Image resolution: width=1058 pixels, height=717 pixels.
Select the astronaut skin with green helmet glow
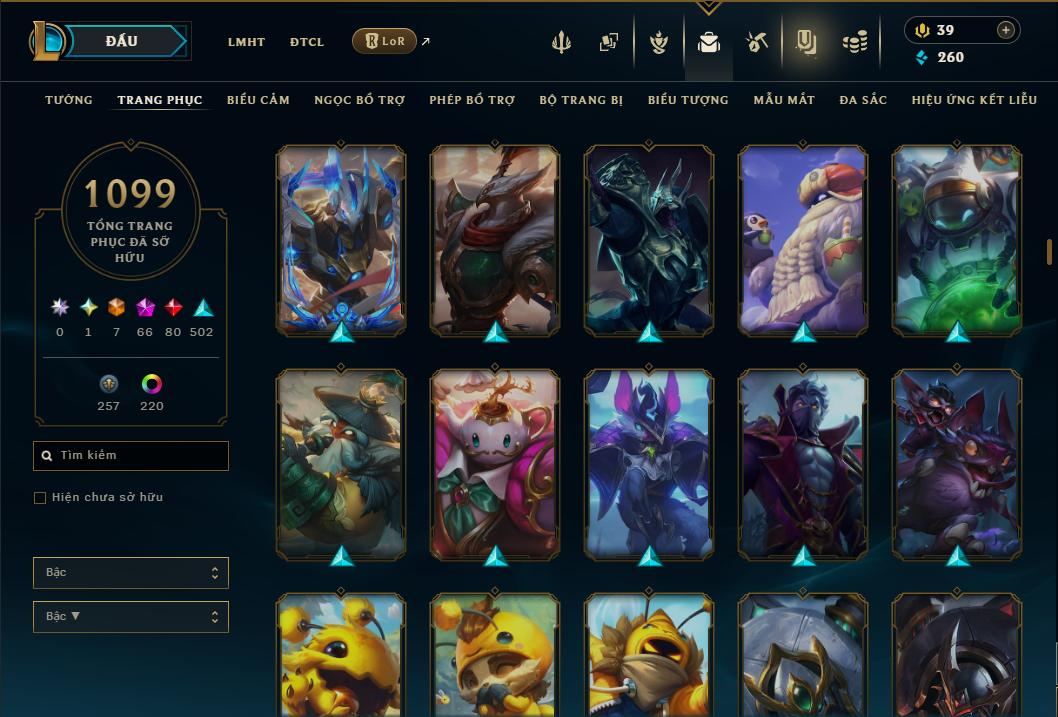[x=957, y=240]
